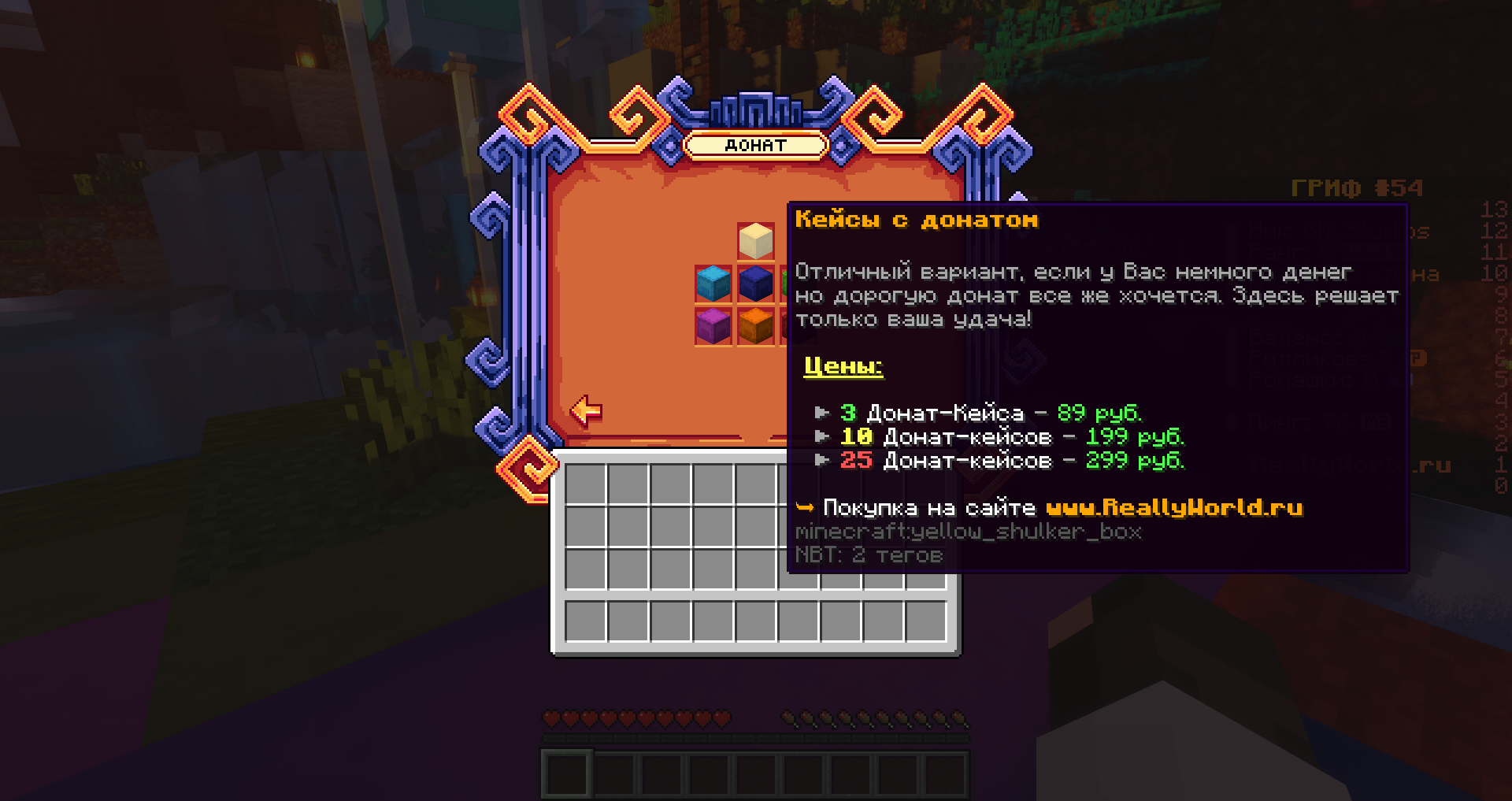This screenshot has width=1512, height=801.
Task: Choose the light blue shulker box
Action: pyautogui.click(x=713, y=284)
